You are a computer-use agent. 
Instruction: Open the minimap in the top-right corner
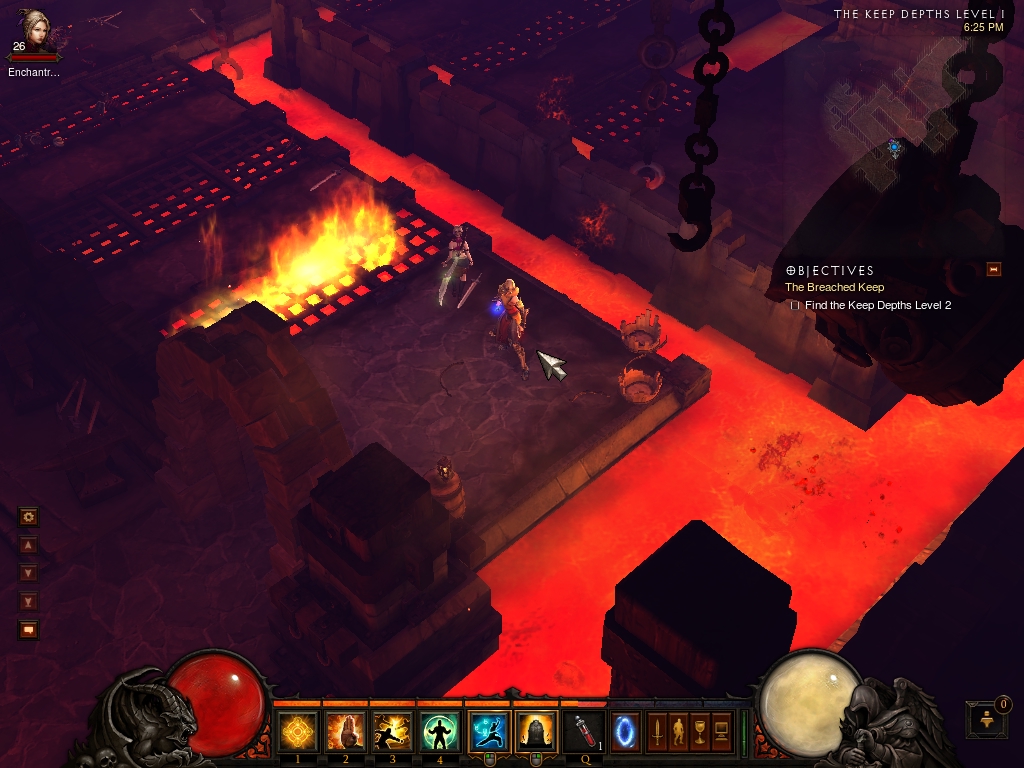pos(900,130)
